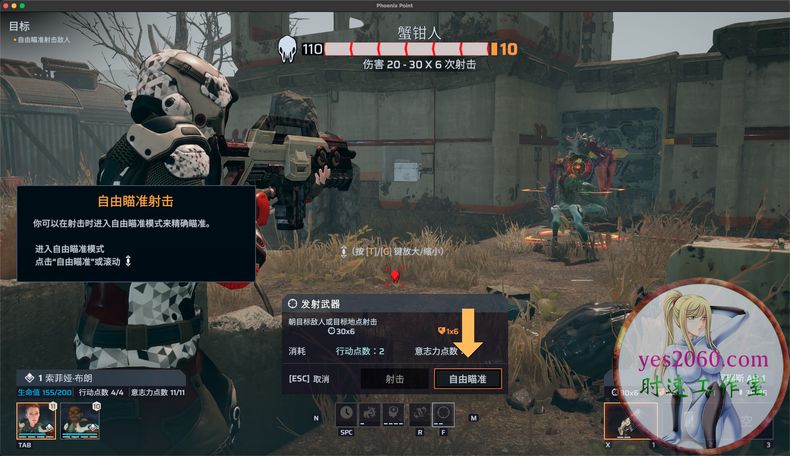Select the highlighted circle fire-weapon ability
This screenshot has width=790, height=456.
(443, 412)
